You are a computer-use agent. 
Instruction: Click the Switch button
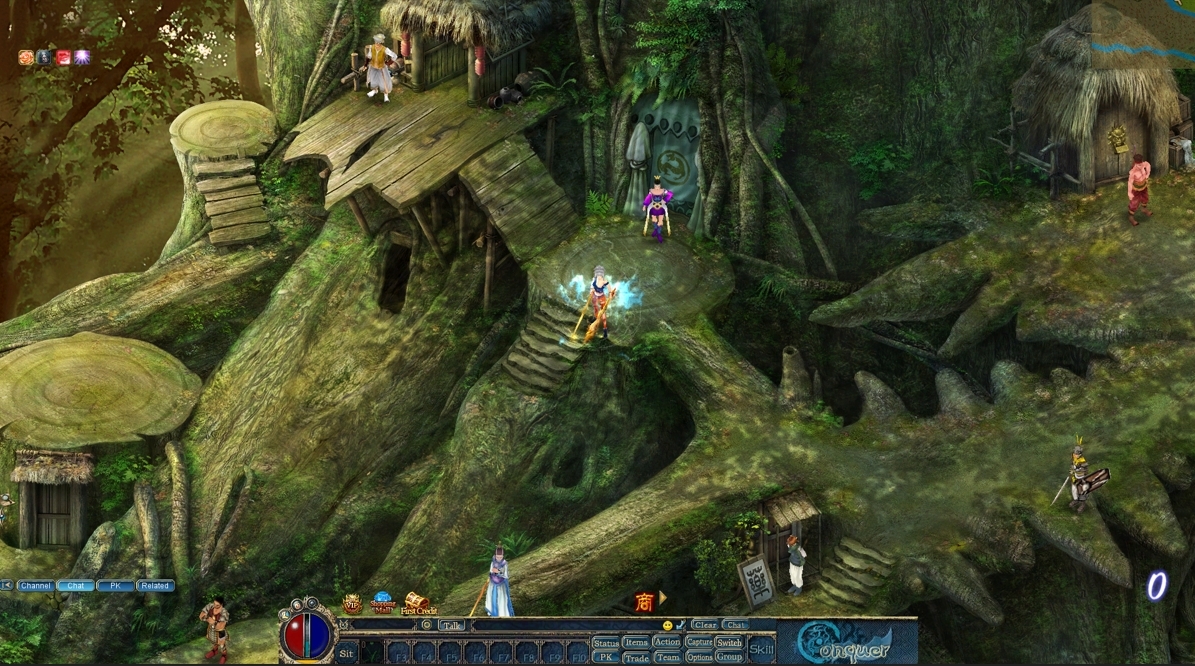click(729, 642)
